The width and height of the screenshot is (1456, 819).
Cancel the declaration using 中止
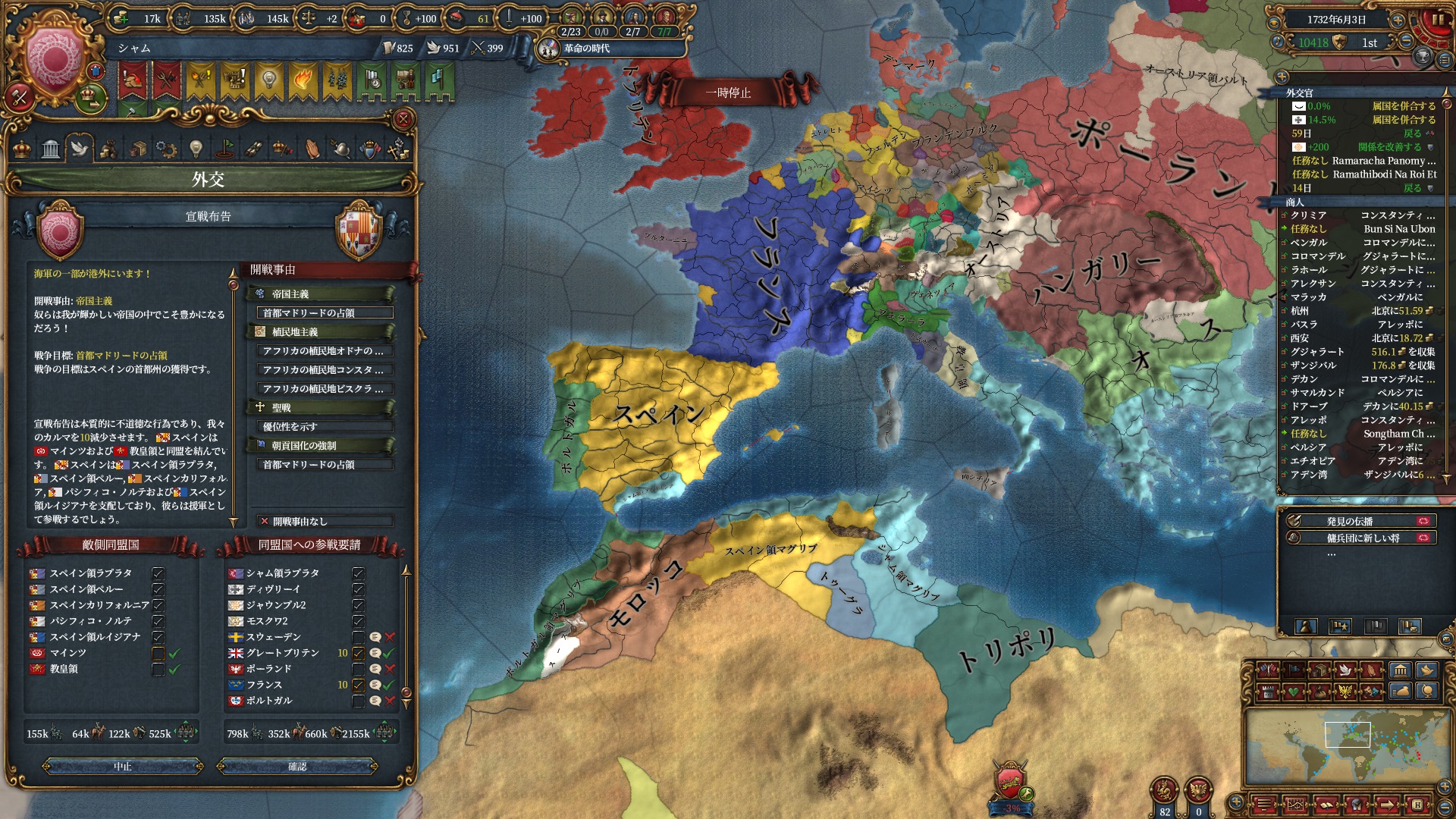(x=123, y=767)
